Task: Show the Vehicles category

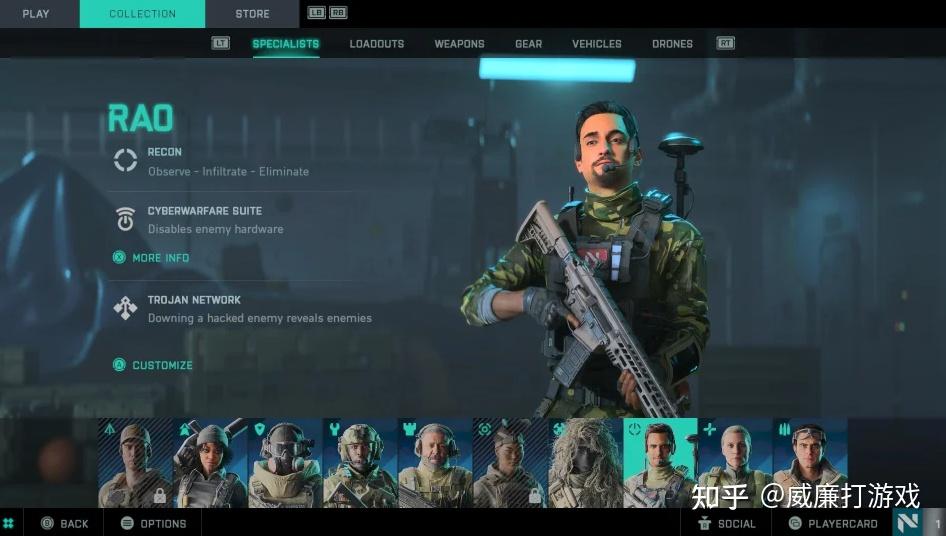Action: click(x=596, y=44)
